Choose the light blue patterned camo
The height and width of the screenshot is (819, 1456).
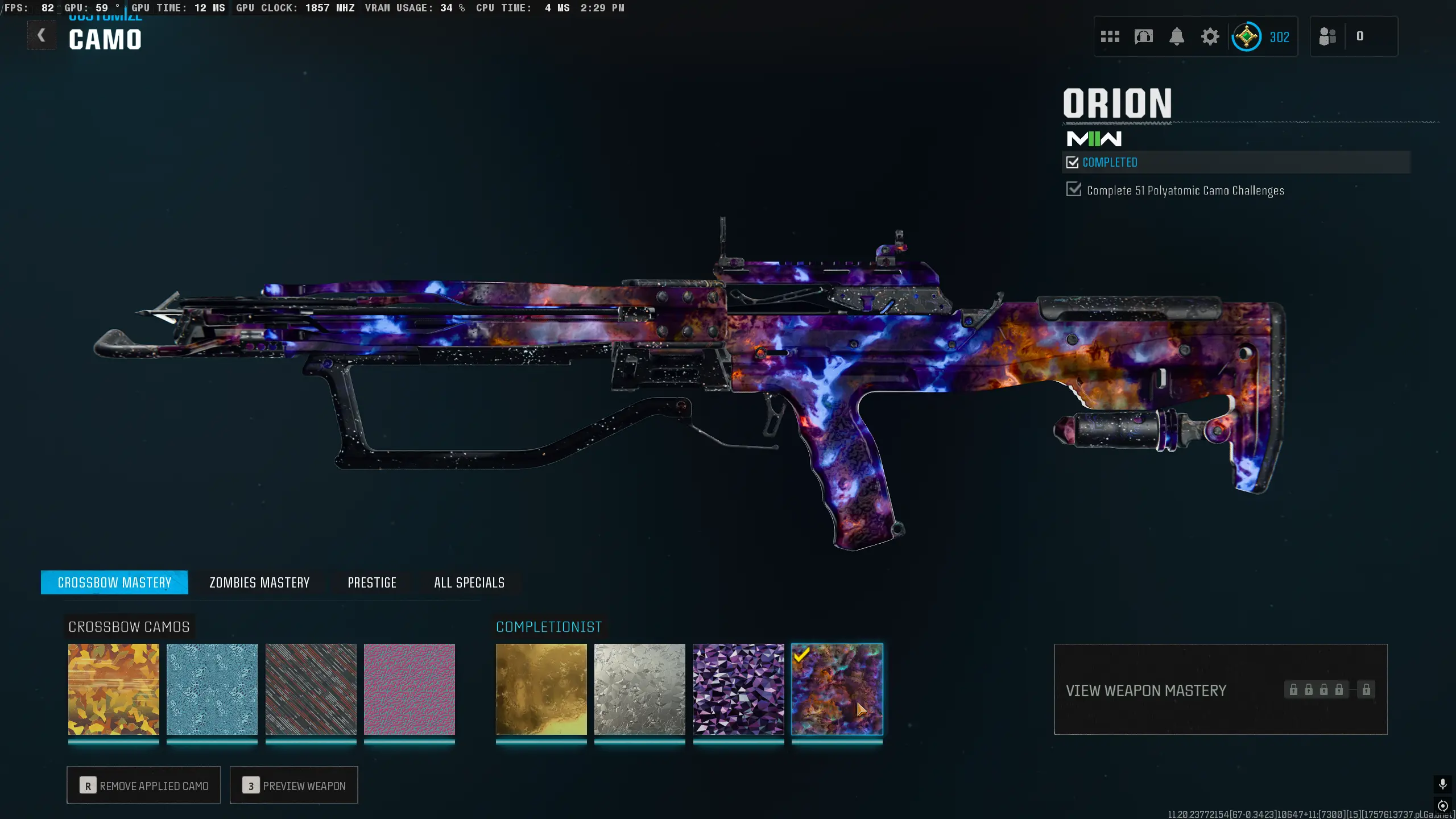(212, 689)
